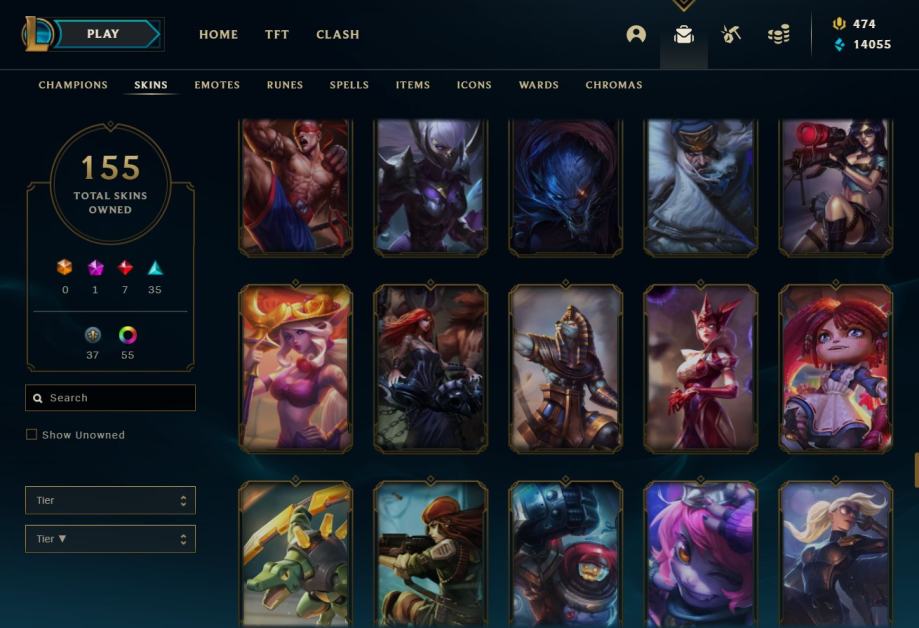919x628 pixels.
Task: Open the profile icon
Action: click(x=636, y=34)
